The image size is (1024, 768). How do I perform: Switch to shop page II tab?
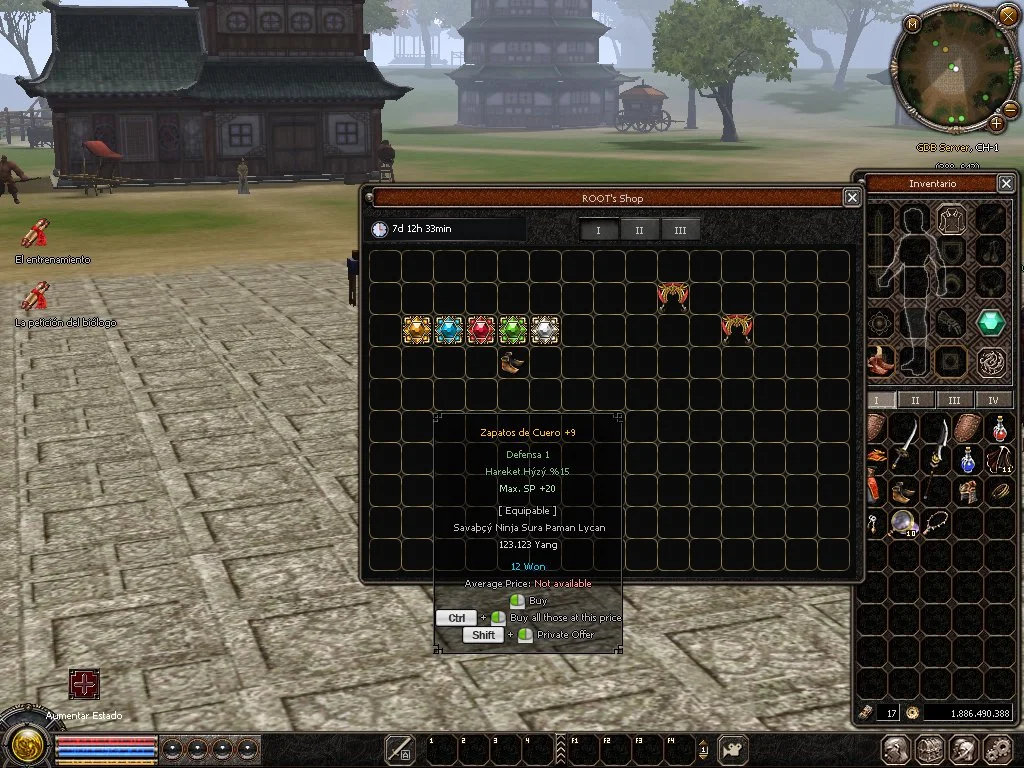click(640, 230)
